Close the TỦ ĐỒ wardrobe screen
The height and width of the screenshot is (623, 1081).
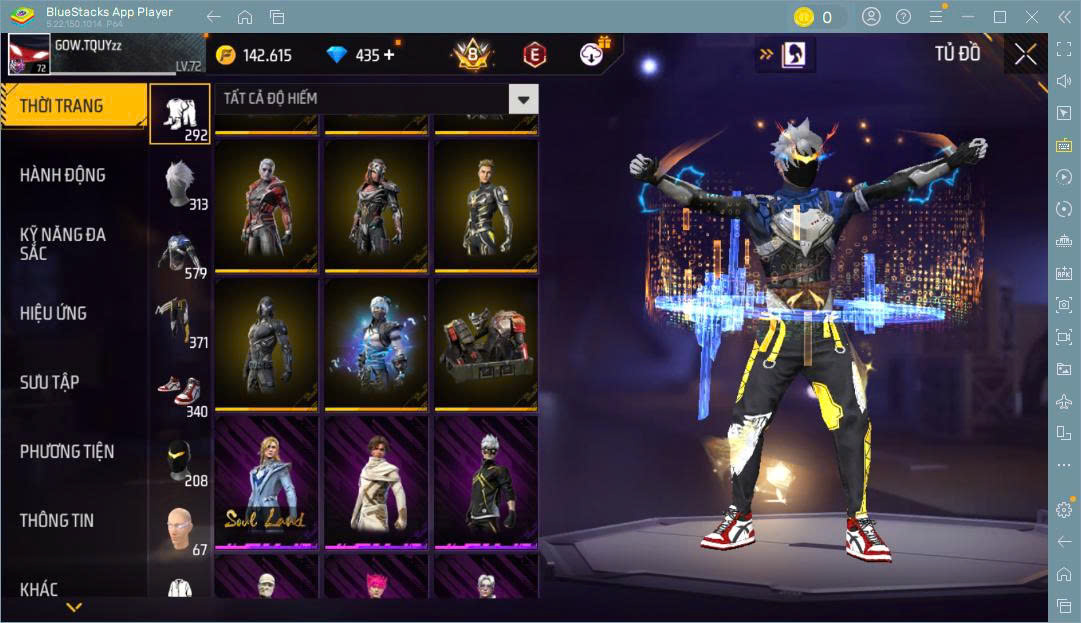pos(1025,55)
